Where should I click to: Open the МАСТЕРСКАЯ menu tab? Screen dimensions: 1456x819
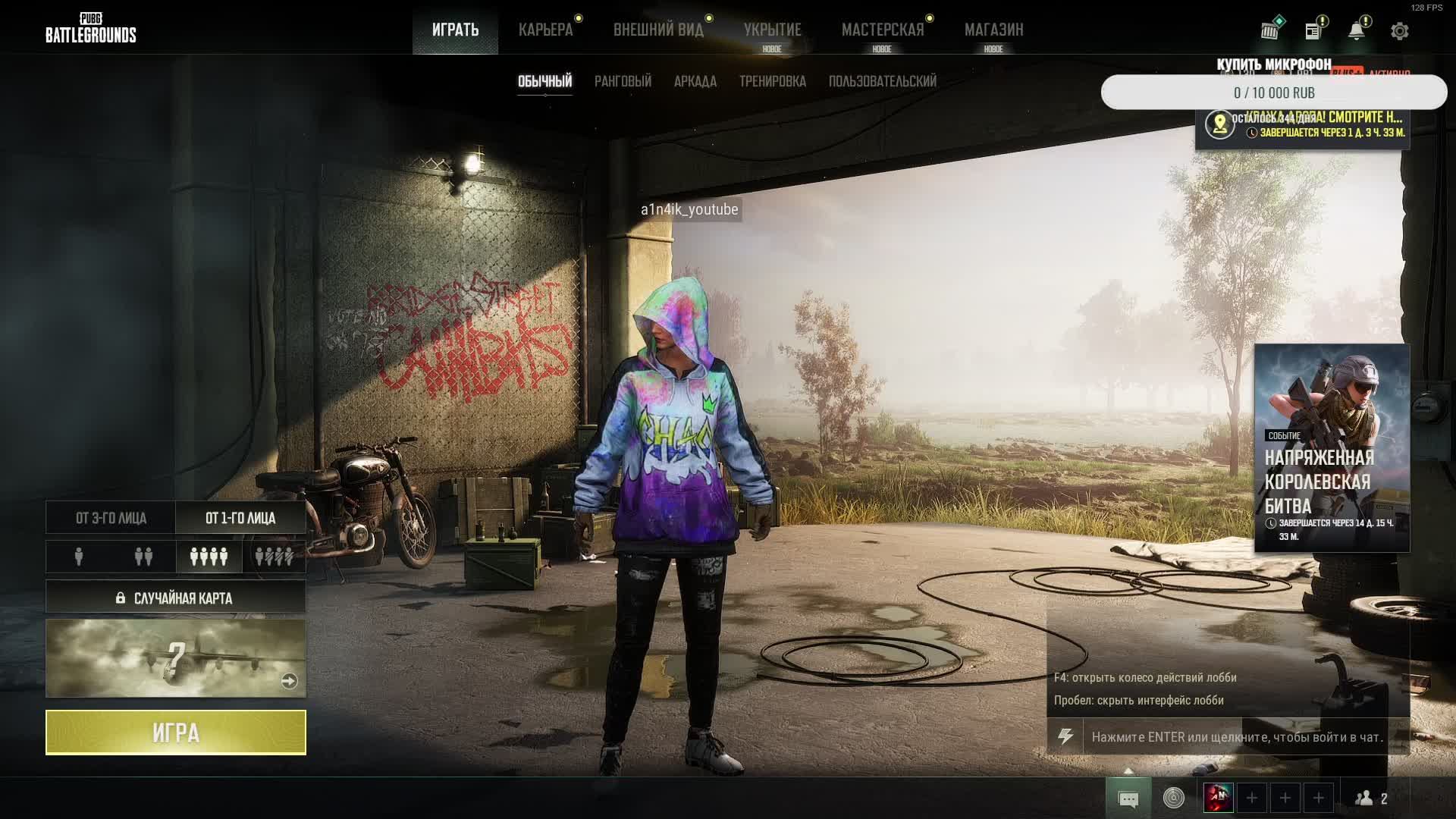882,30
